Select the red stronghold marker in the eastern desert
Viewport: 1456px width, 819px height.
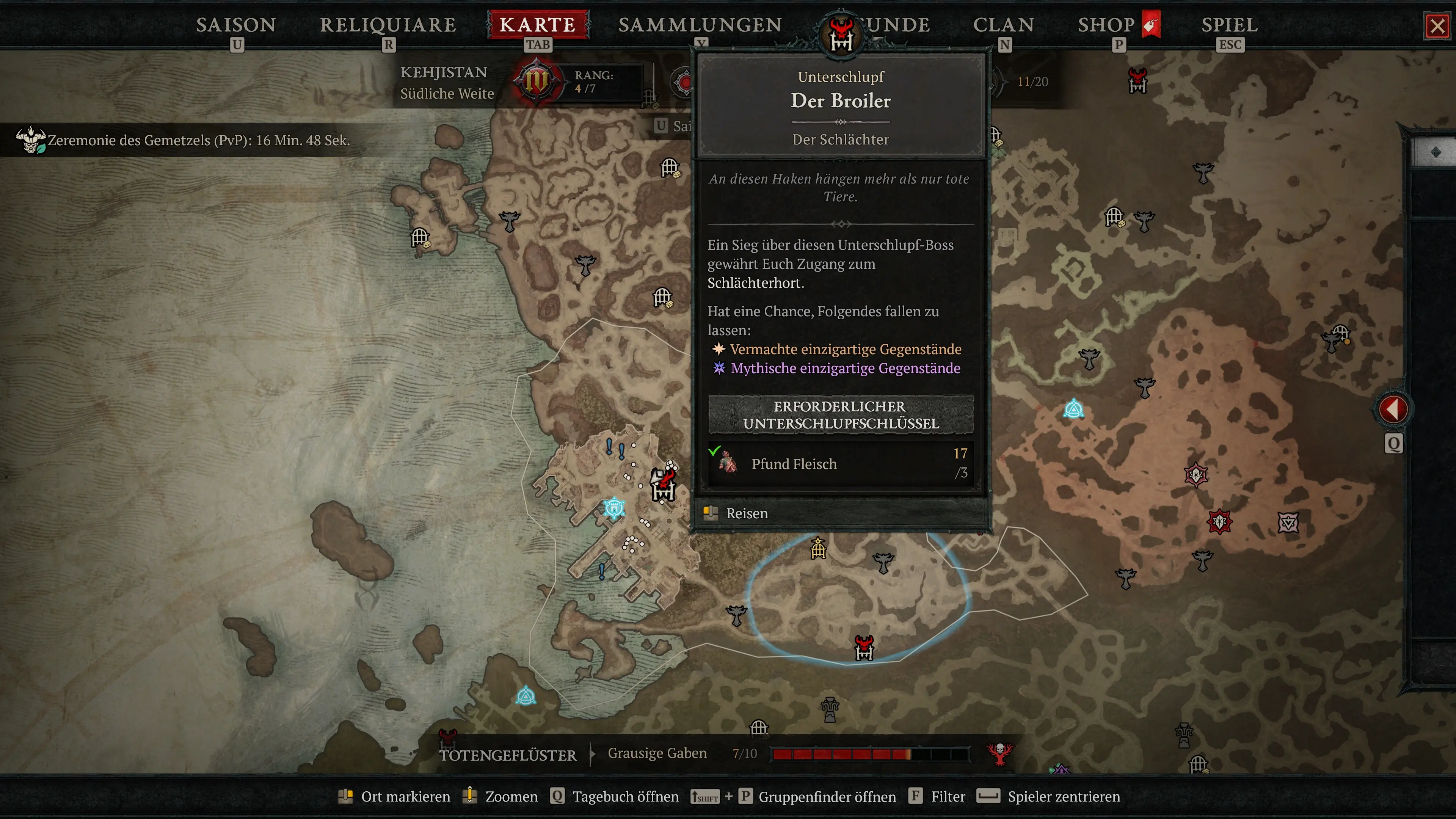[1219, 521]
